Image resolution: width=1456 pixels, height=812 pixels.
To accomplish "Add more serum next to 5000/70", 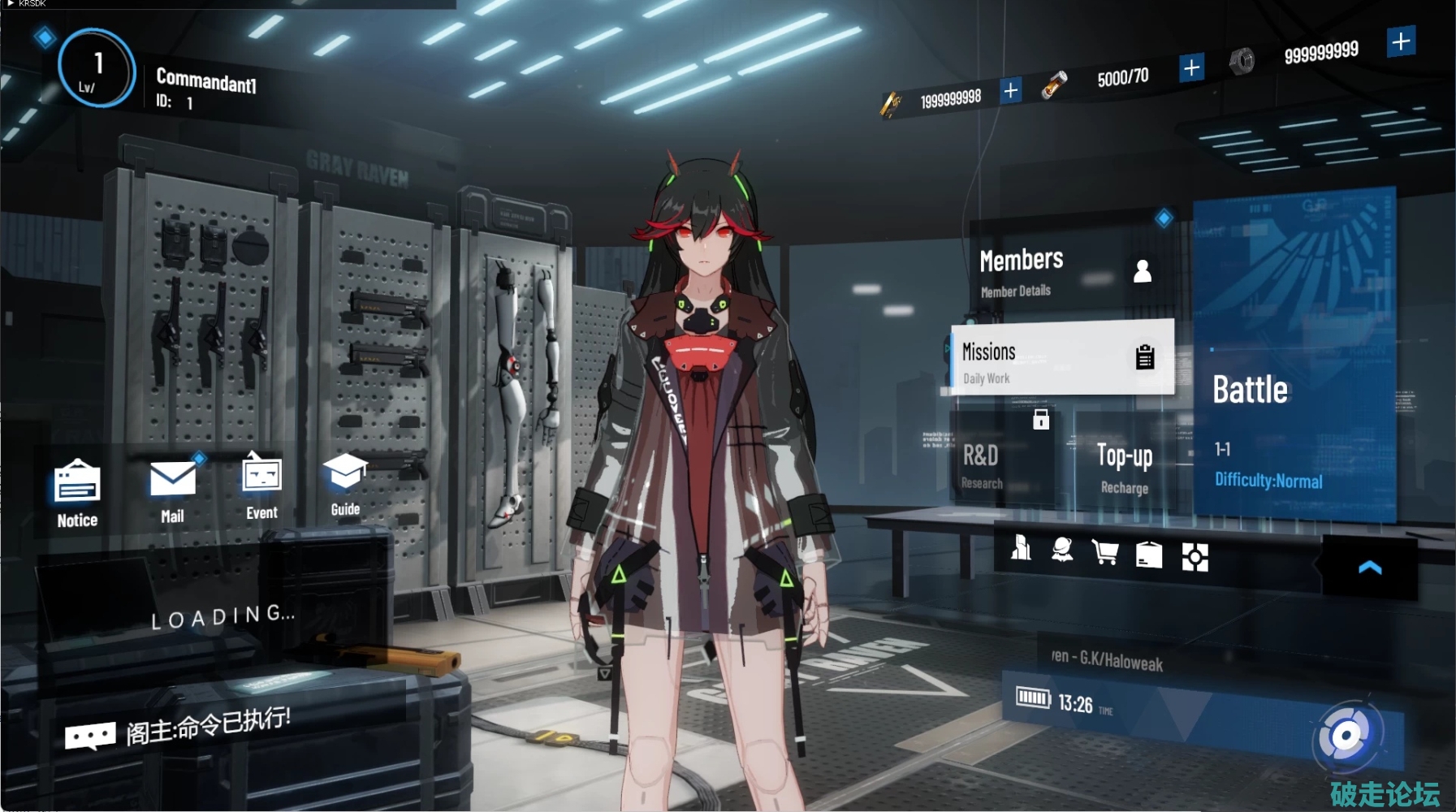I will (x=1191, y=67).
